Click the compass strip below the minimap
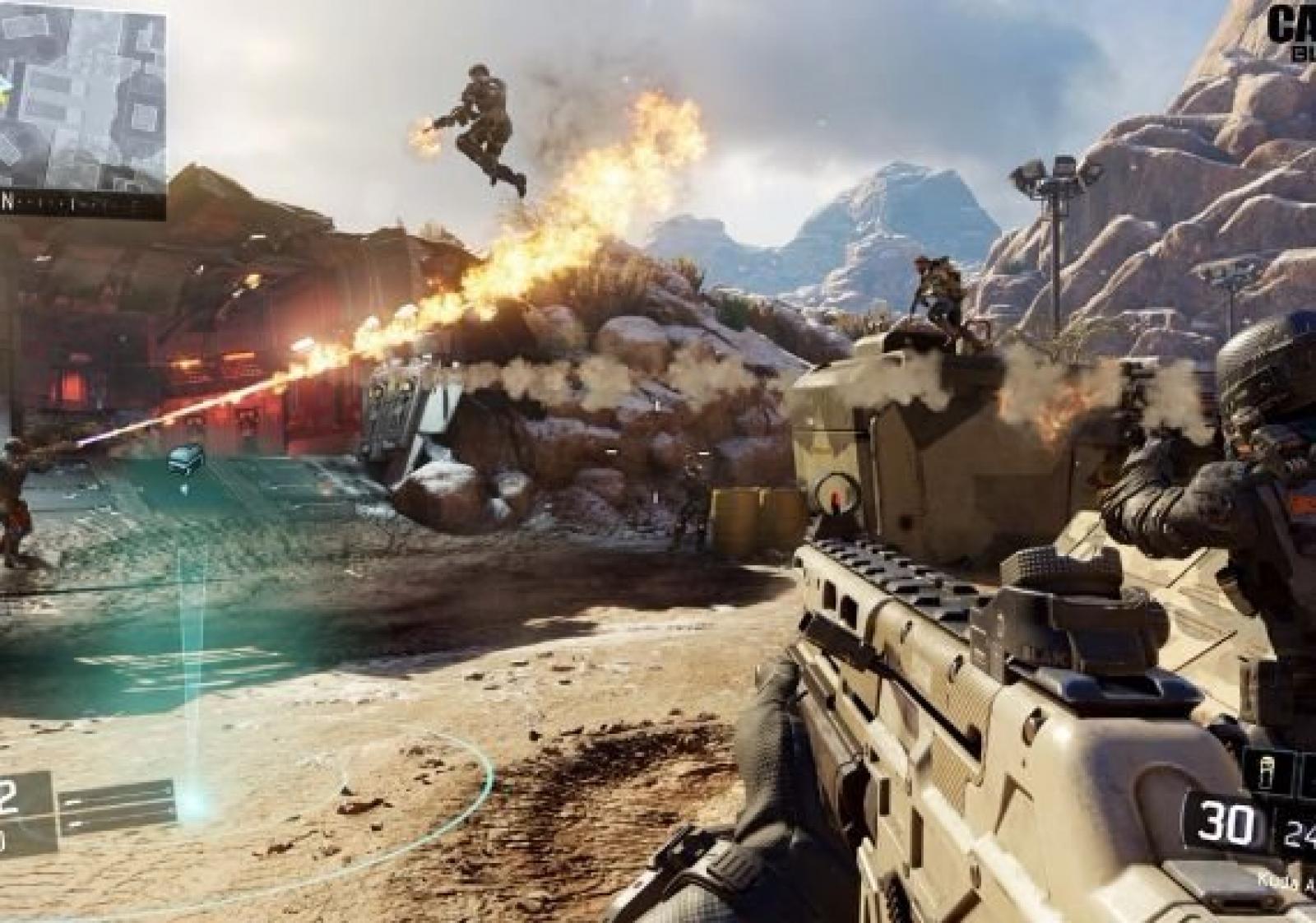Screen dimensions: 1316x923 click(x=82, y=206)
